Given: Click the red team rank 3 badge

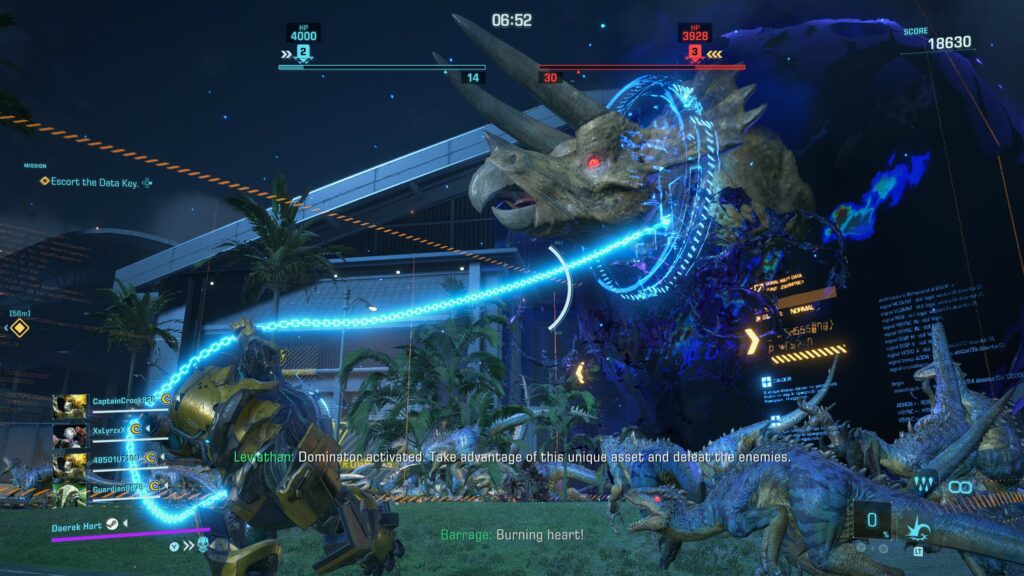Looking at the screenshot, I should [692, 51].
